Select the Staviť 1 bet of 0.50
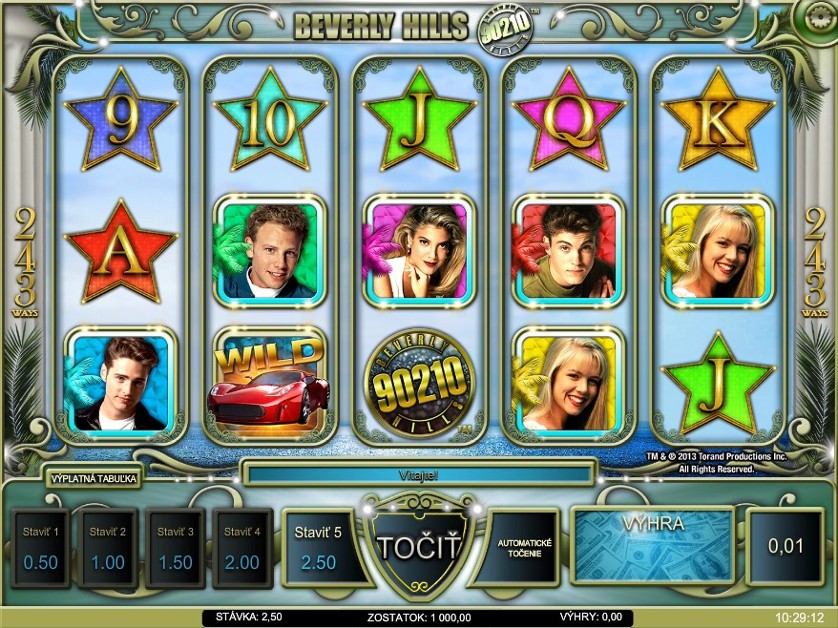This screenshot has height=628, width=838. [41, 548]
